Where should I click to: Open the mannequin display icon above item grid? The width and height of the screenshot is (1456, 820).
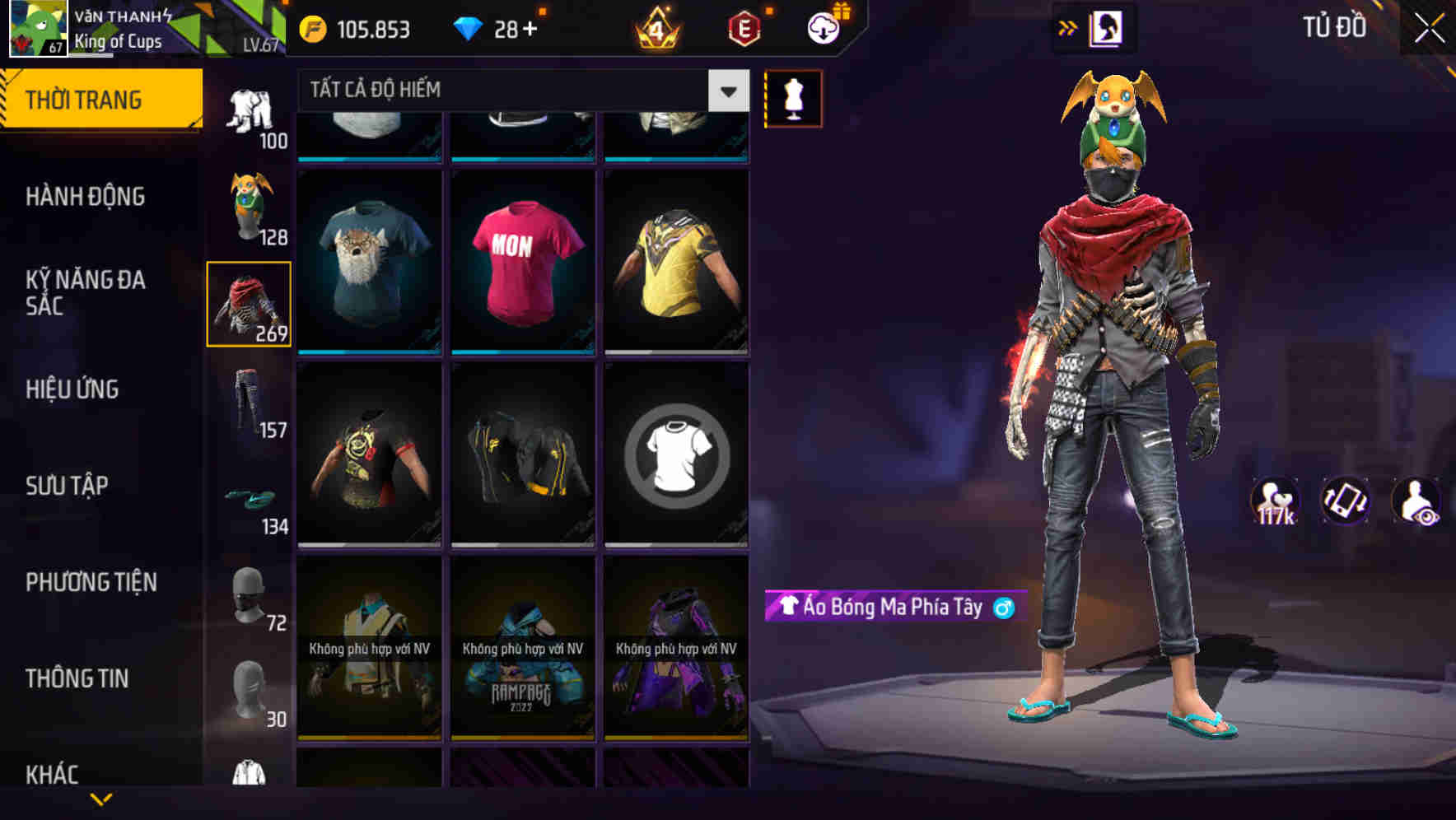tap(792, 99)
